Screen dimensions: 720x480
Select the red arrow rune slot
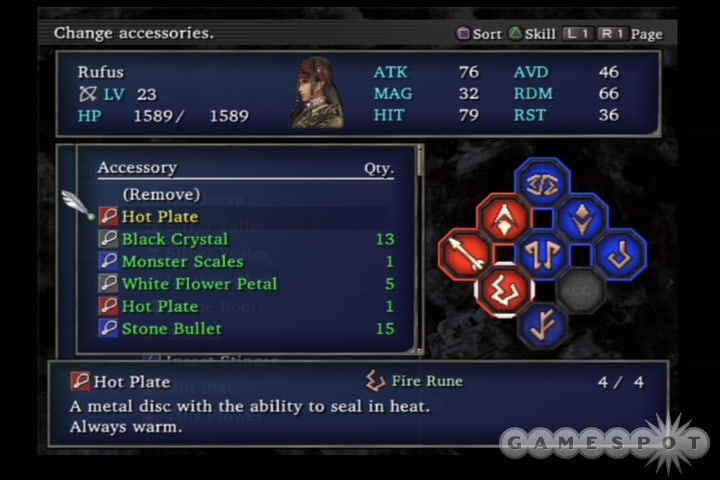[464, 254]
